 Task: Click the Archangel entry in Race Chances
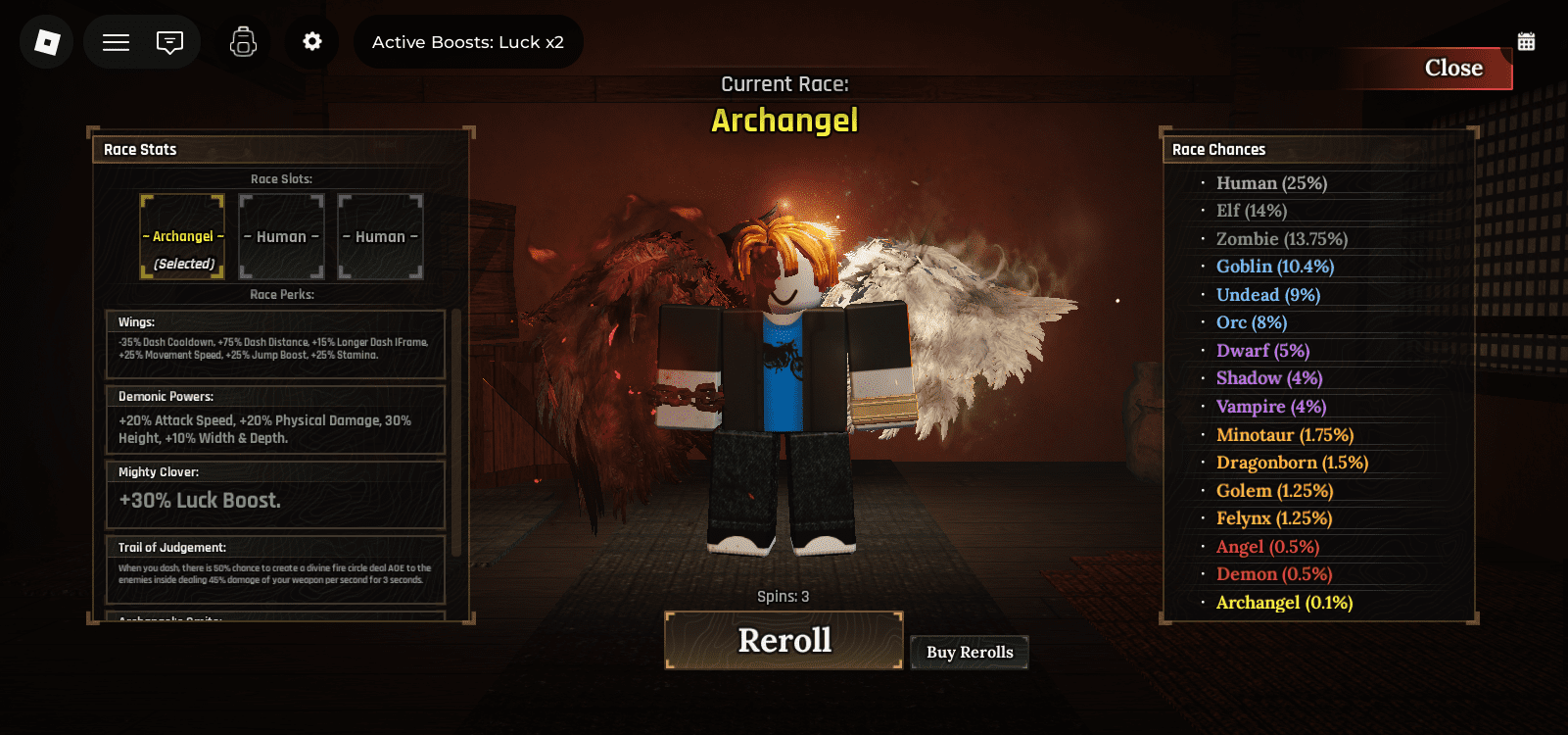(x=1282, y=602)
